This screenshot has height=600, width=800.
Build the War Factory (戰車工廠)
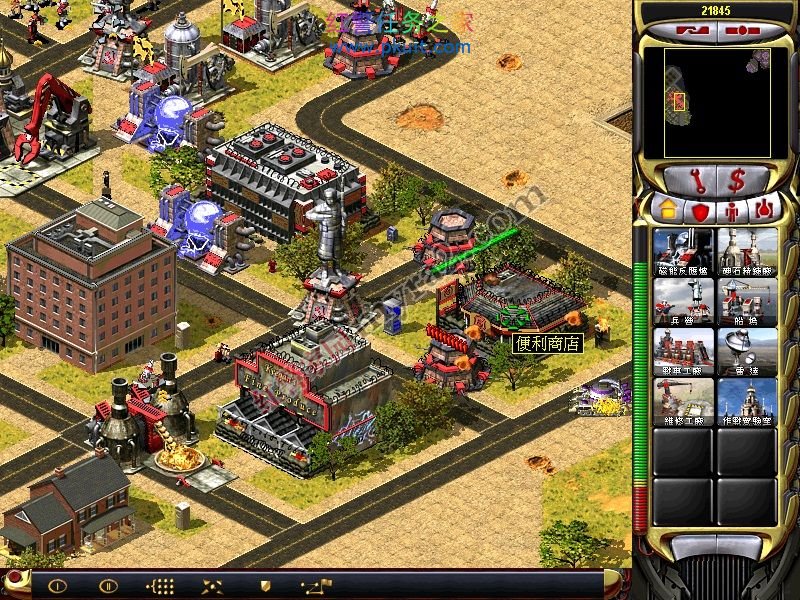[683, 352]
